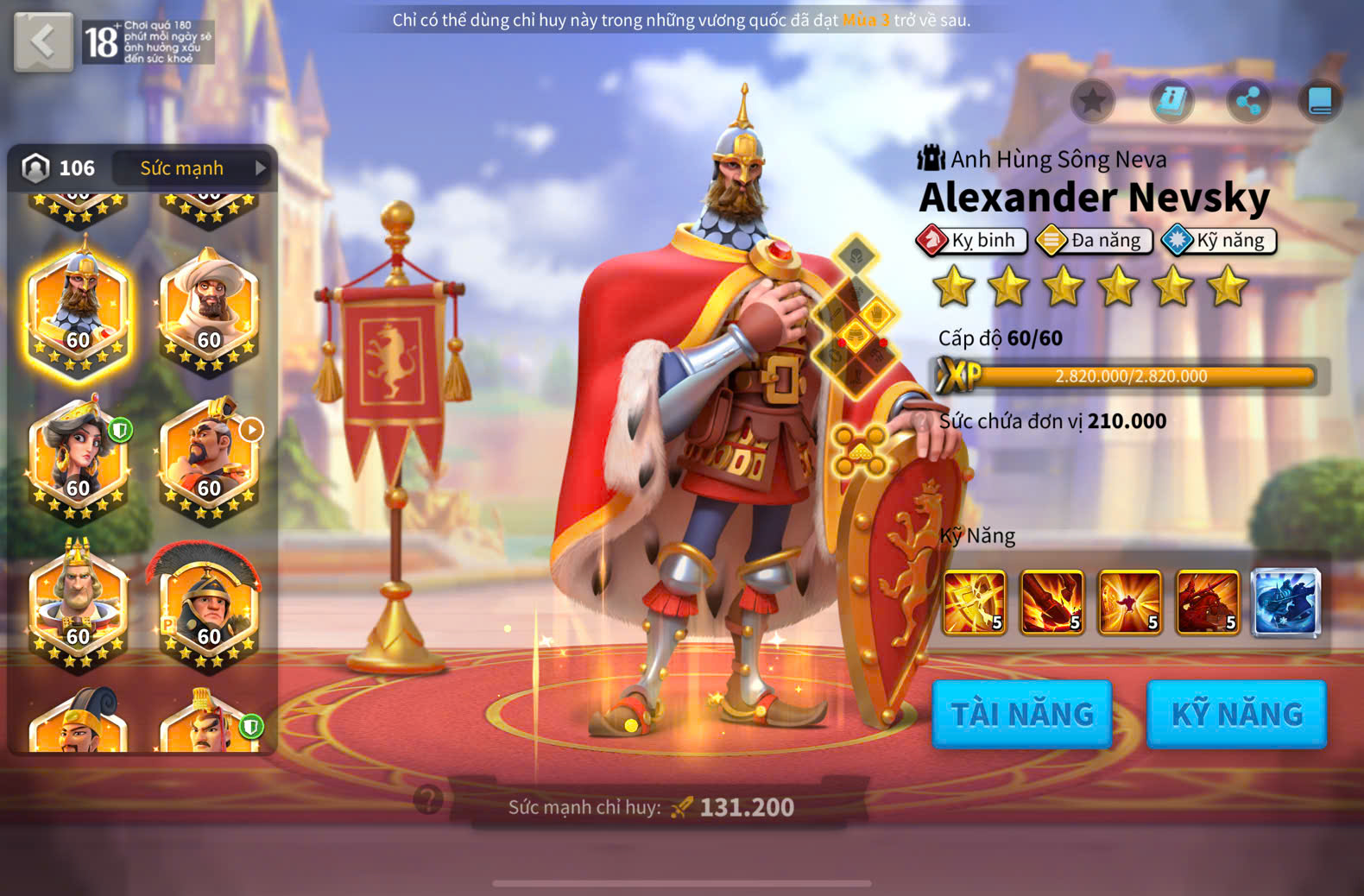Favorite this commander with the star icon
The width and height of the screenshot is (1364, 896).
(1092, 101)
